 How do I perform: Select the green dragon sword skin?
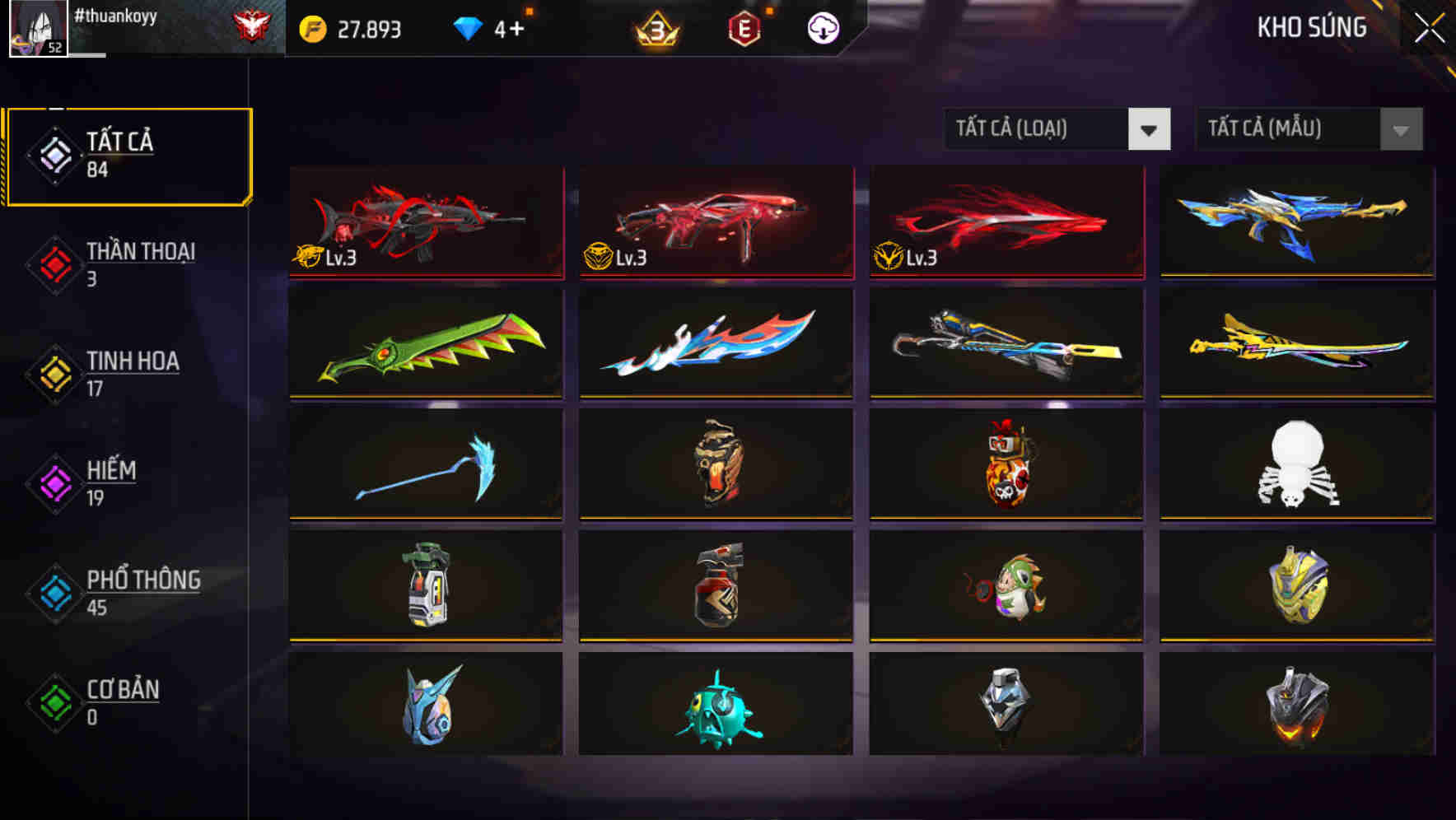click(x=427, y=346)
